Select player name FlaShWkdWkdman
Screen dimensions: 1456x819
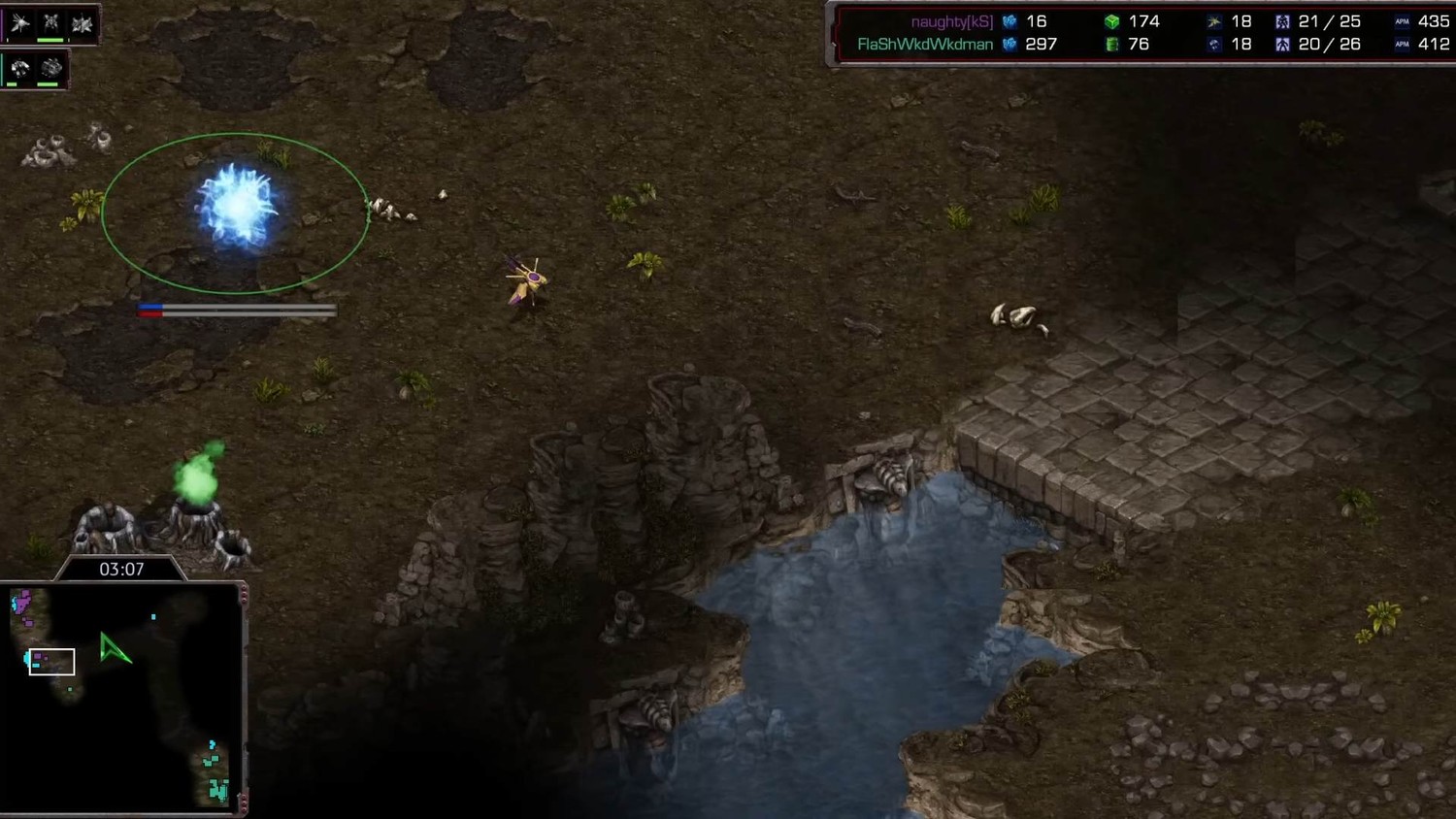924,45
